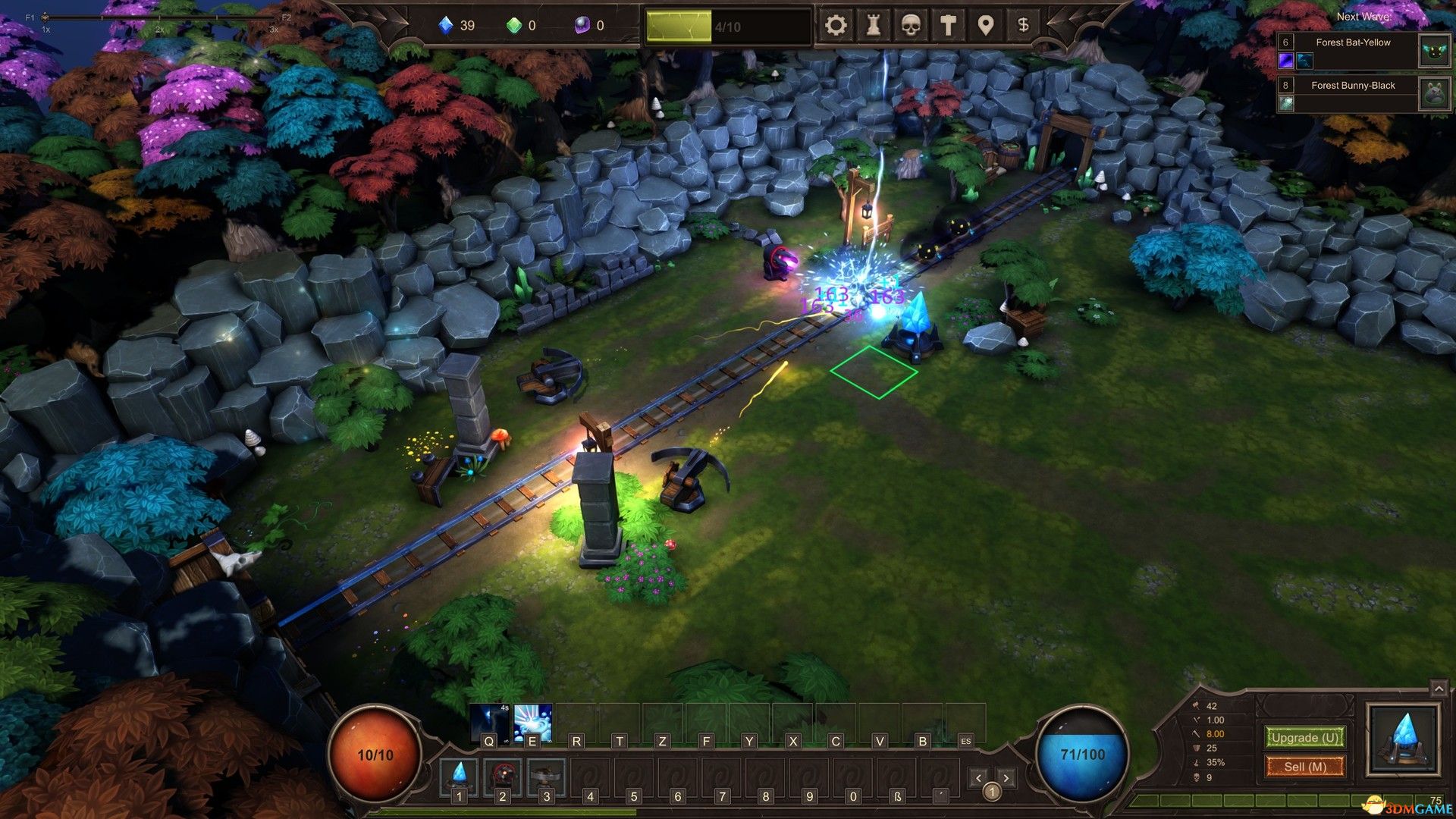
Task: Open the hammer build menu
Action: click(948, 26)
